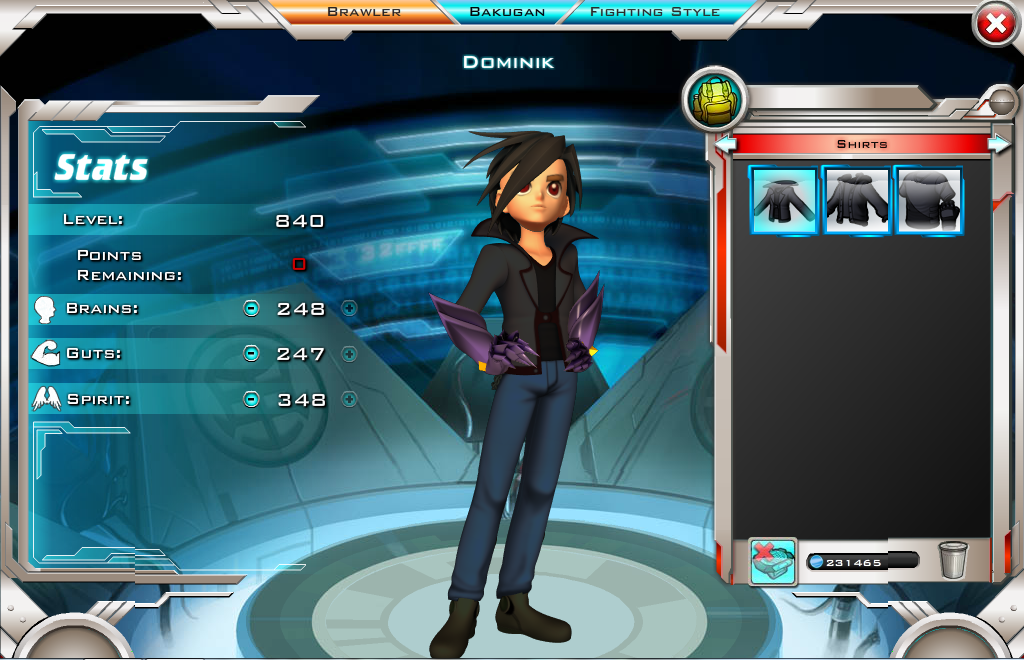Increase the Guts stat
The image size is (1024, 660).
point(349,353)
